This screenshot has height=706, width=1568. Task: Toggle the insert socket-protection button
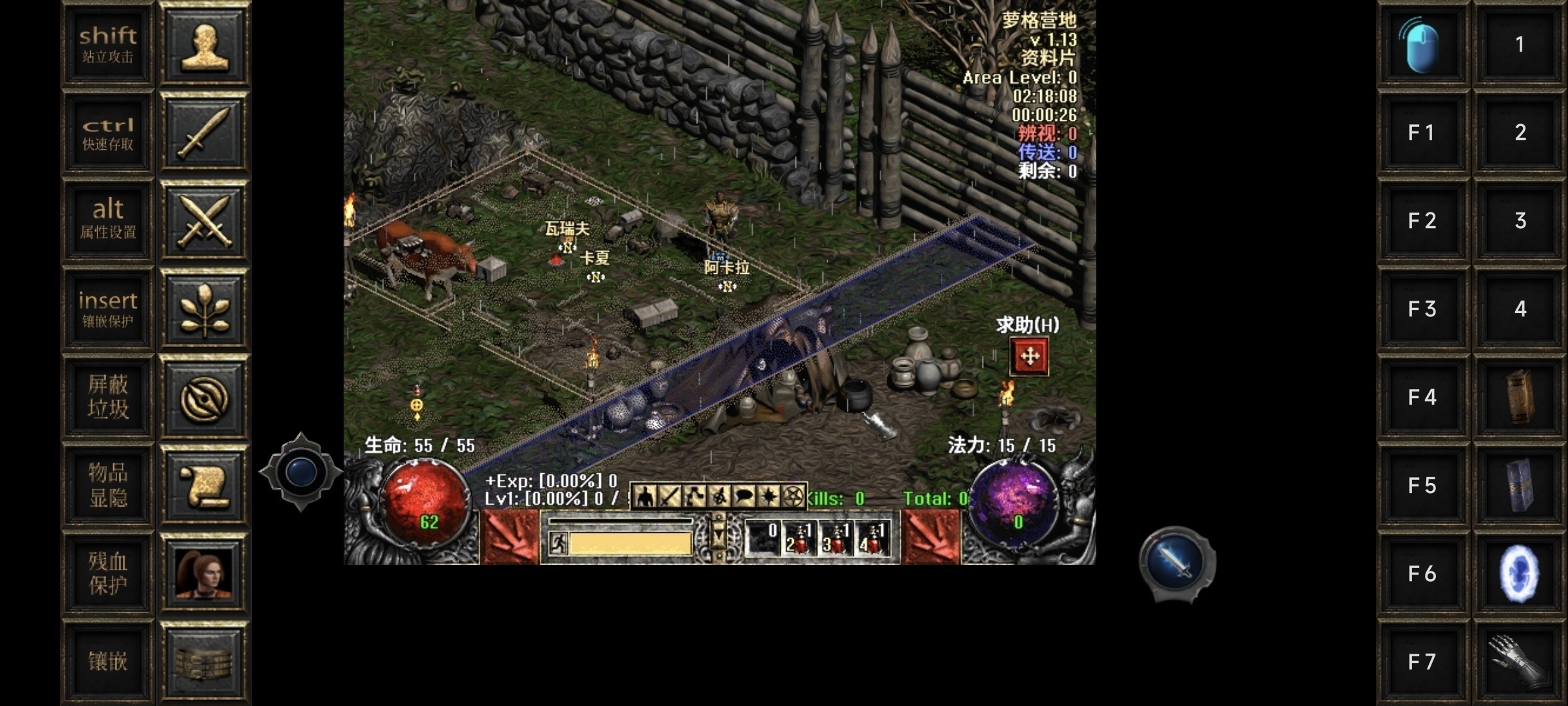[x=108, y=309]
